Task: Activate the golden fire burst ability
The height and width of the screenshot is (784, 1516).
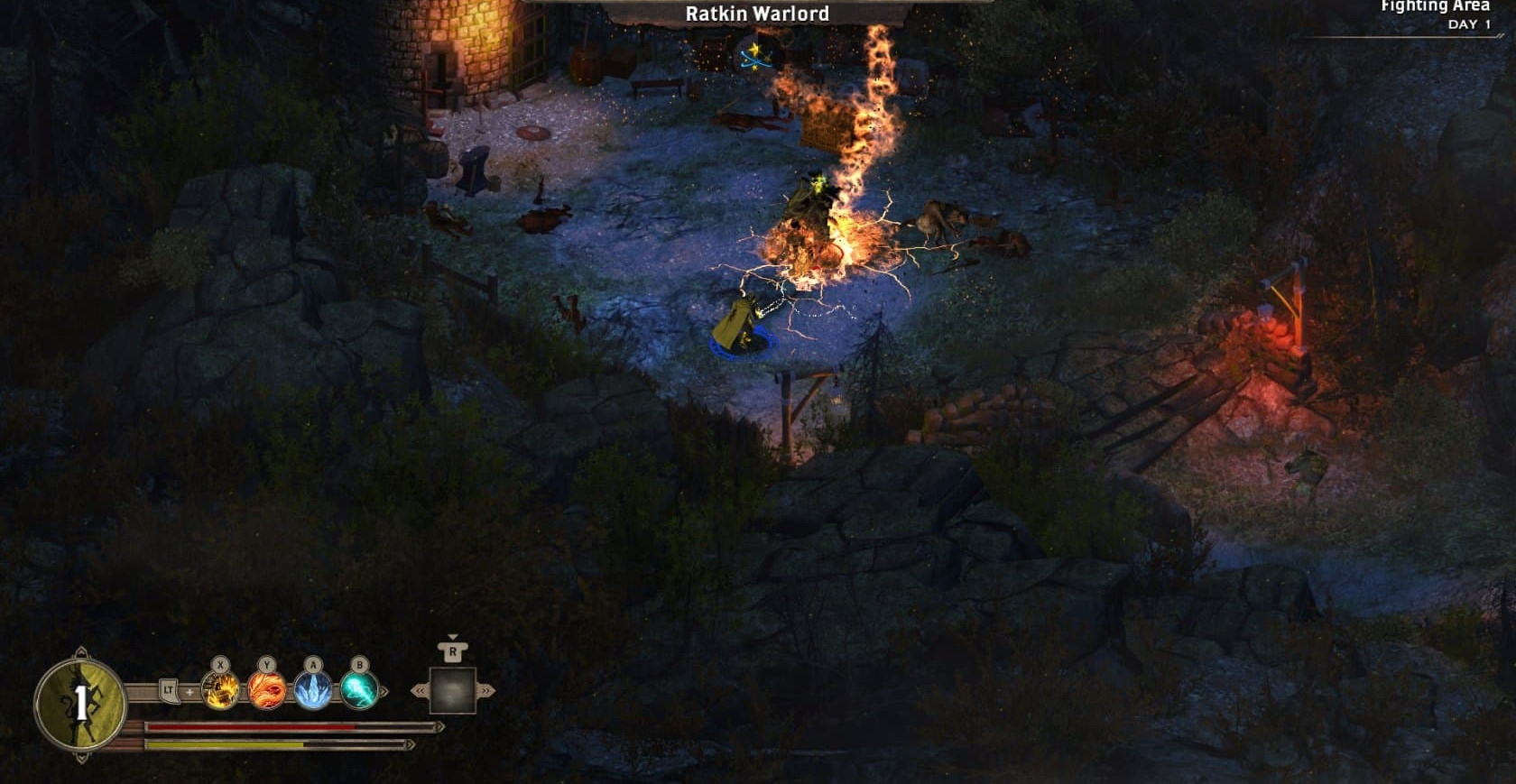Action: tap(221, 691)
